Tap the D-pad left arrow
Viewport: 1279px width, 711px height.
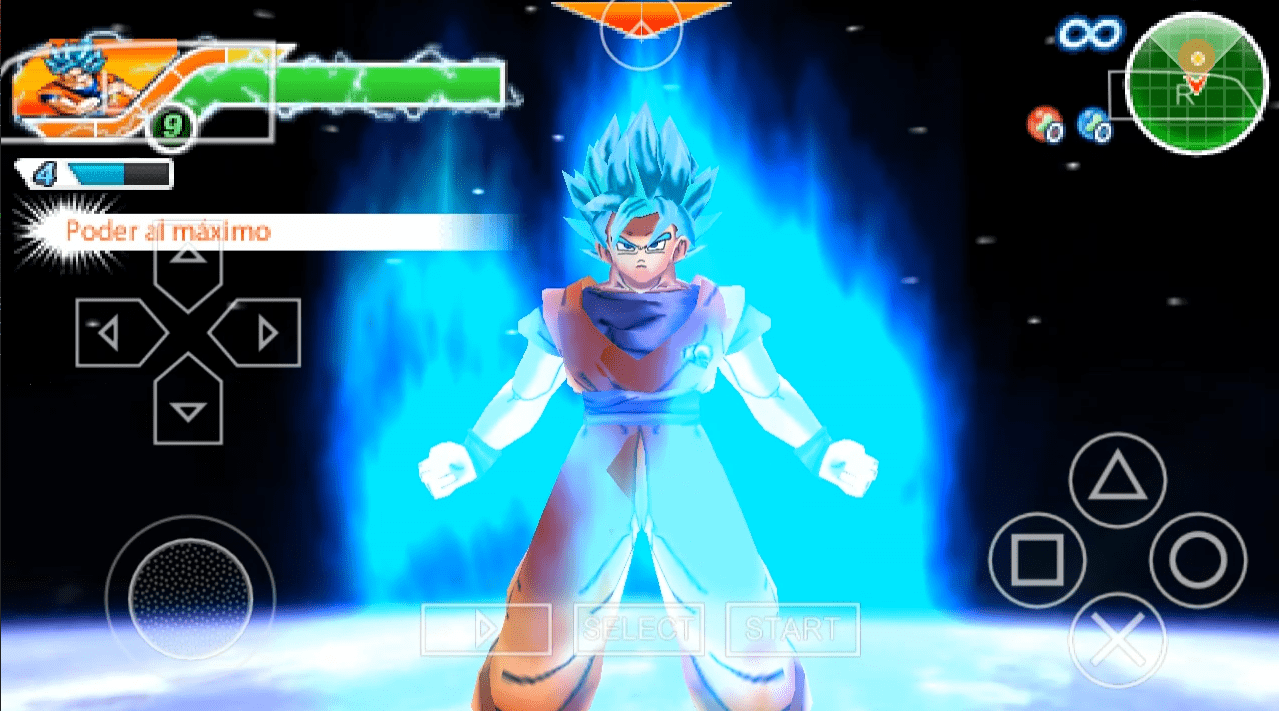click(x=116, y=332)
